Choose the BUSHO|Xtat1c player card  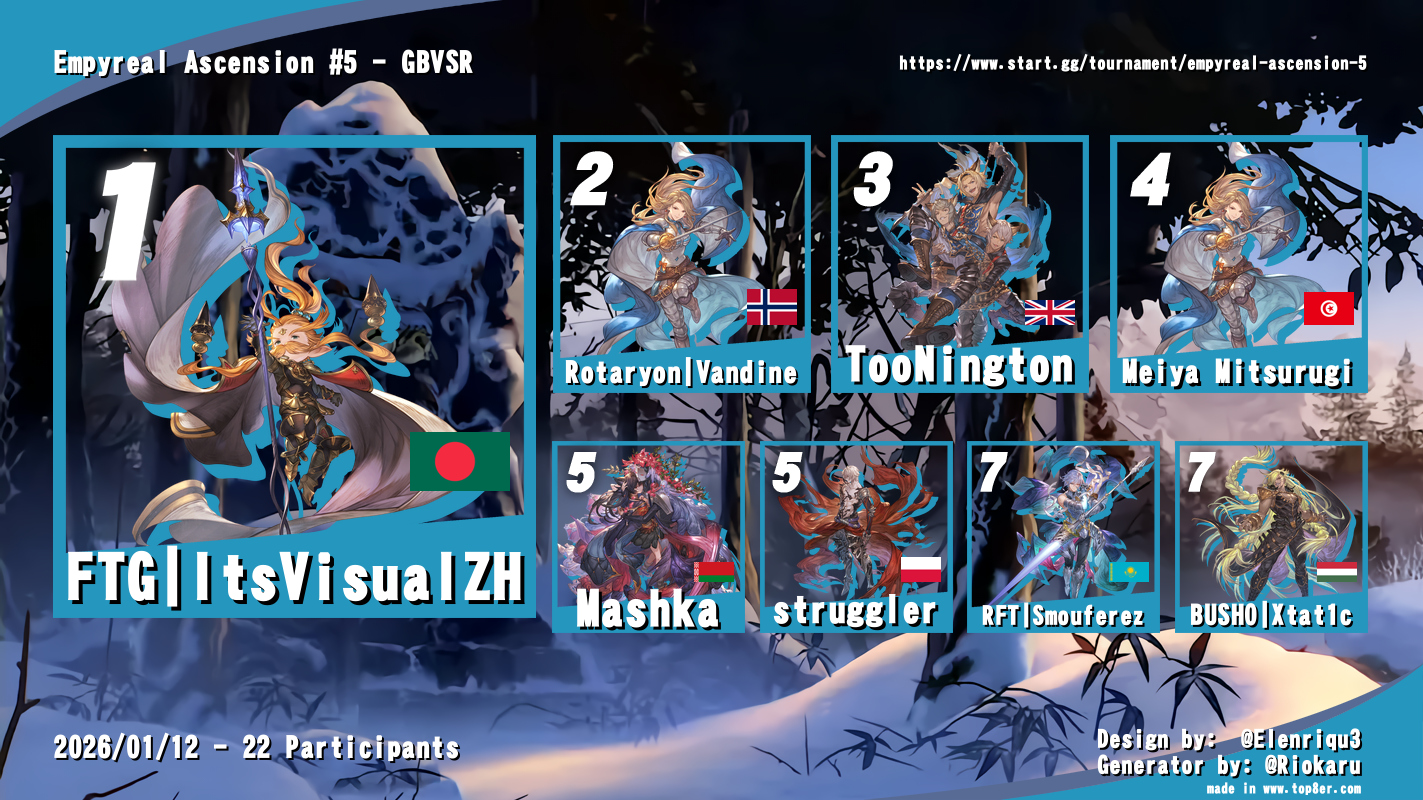(x=1270, y=536)
